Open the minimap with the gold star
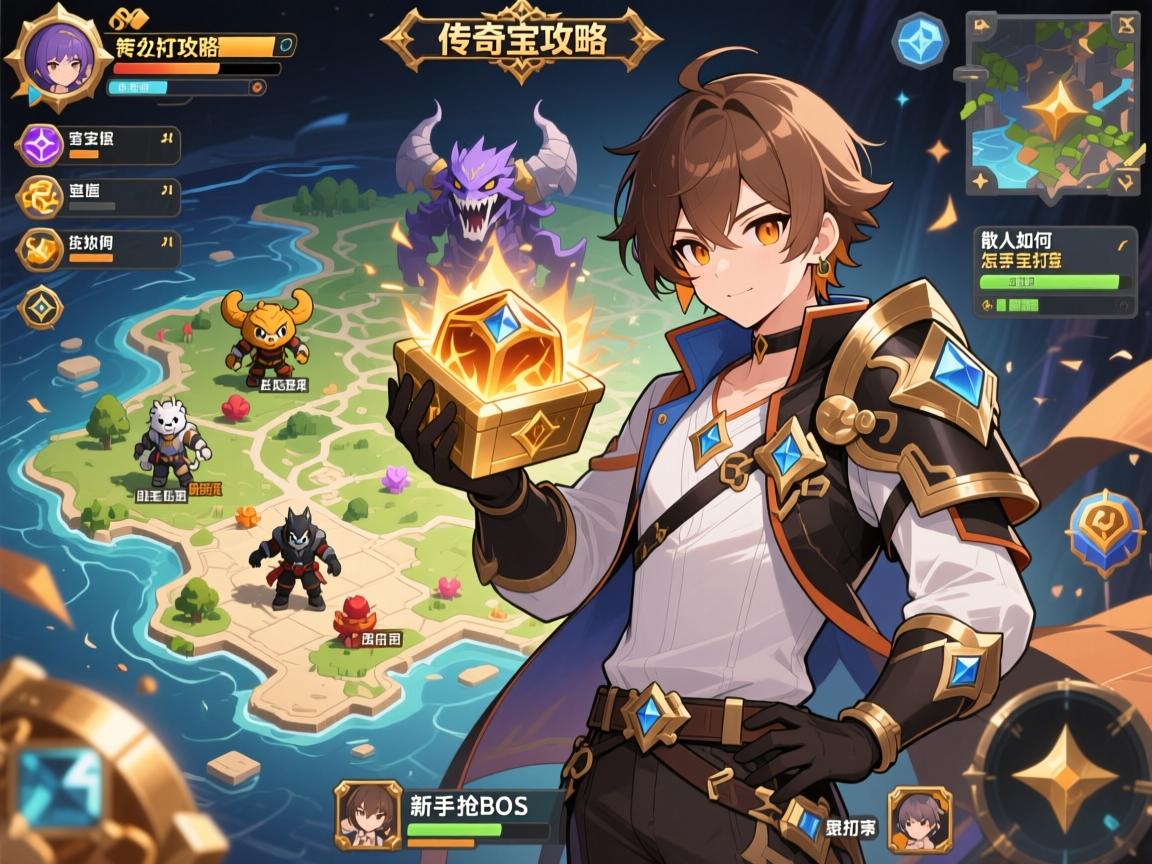Viewport: 1152px width, 864px height. pyautogui.click(x=1053, y=105)
